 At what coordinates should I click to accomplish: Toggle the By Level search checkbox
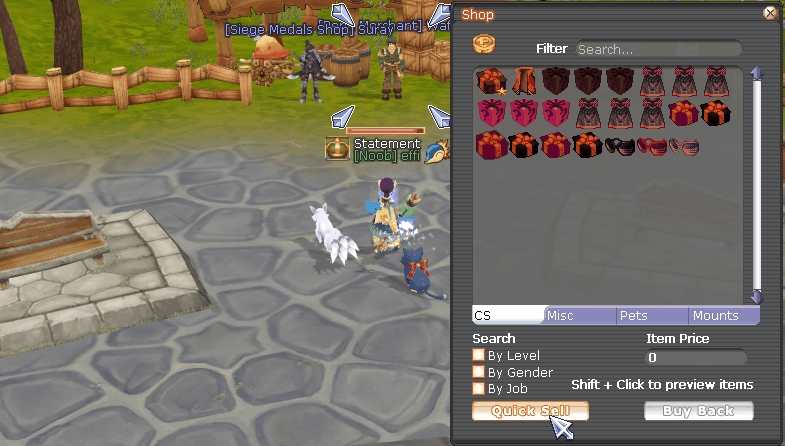click(479, 355)
